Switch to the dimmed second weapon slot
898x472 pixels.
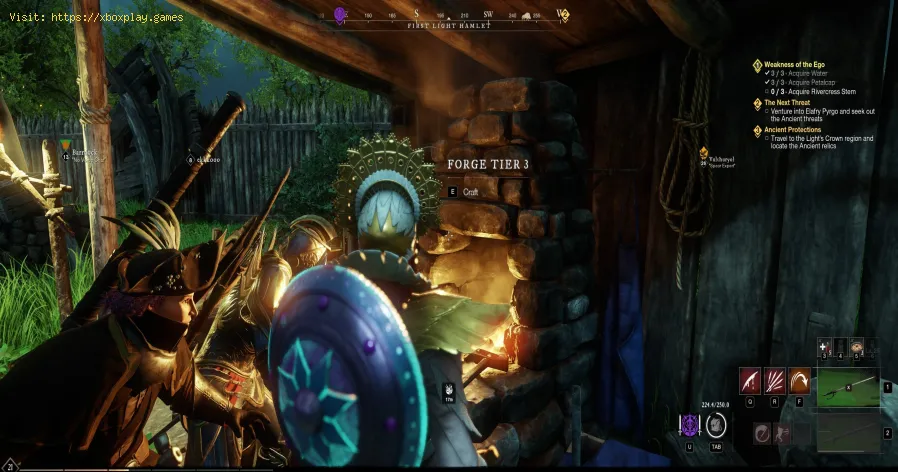846,433
